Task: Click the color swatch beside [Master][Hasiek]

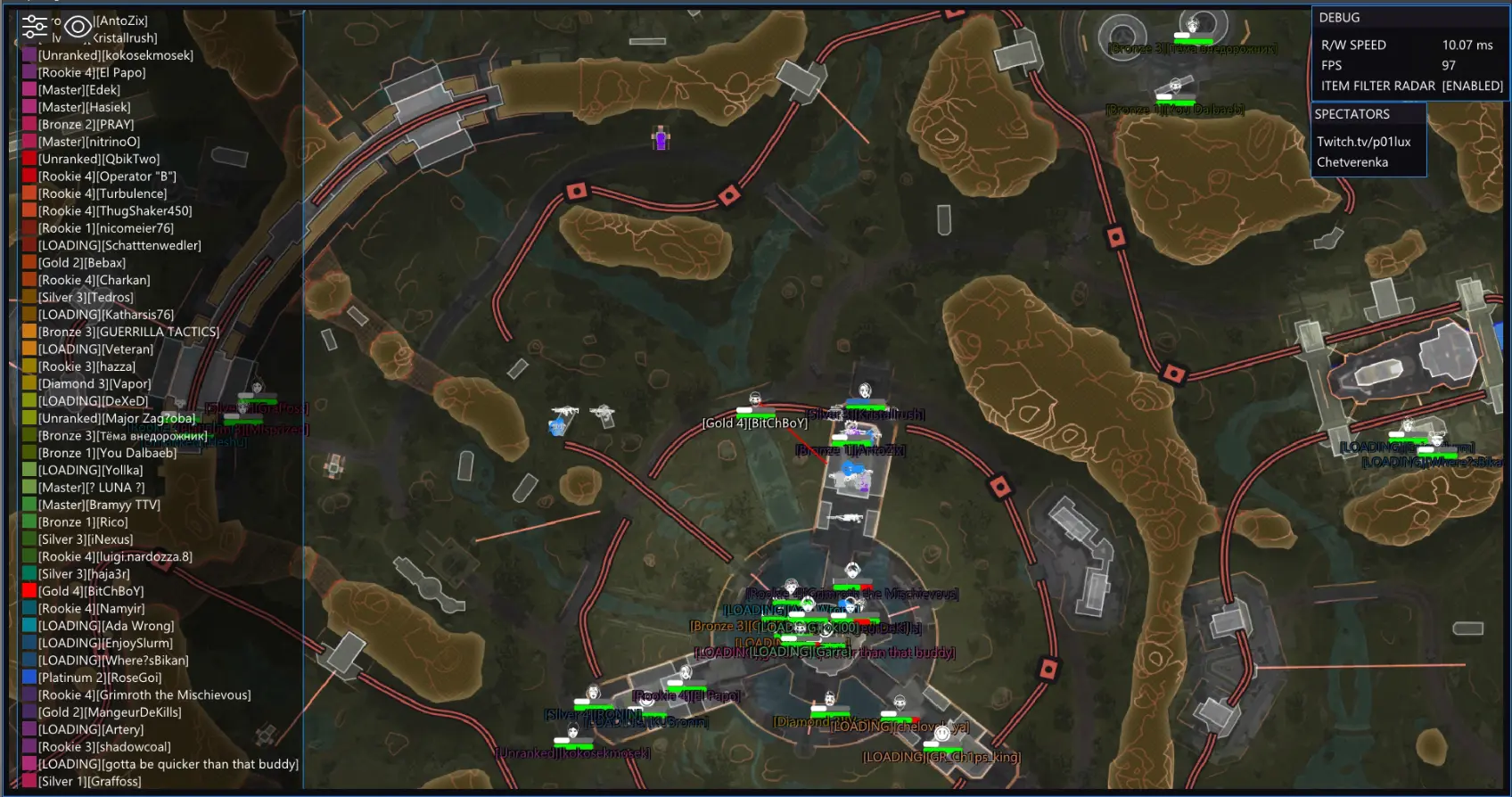Action: (x=29, y=107)
